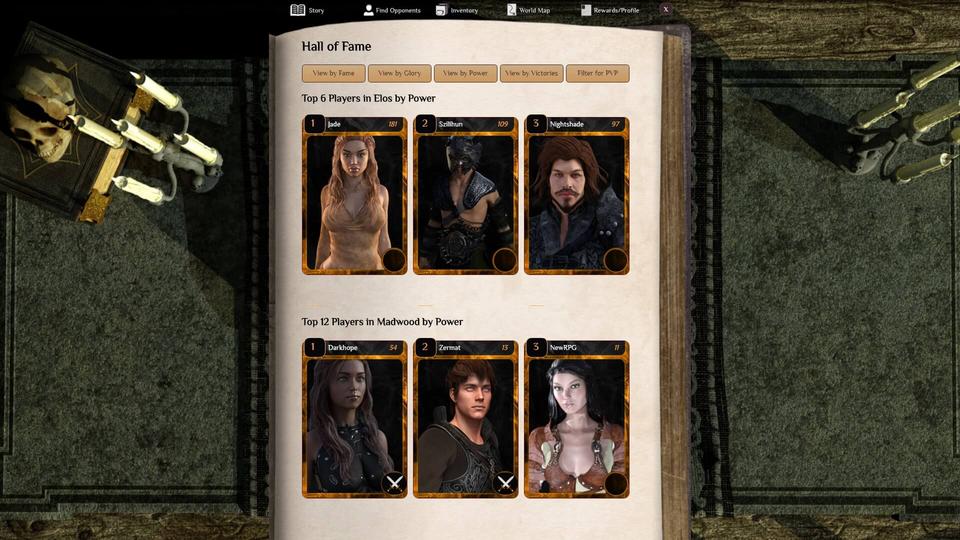Image resolution: width=960 pixels, height=540 pixels.
Task: Choose Darkhope's player card
Action: (x=354, y=420)
